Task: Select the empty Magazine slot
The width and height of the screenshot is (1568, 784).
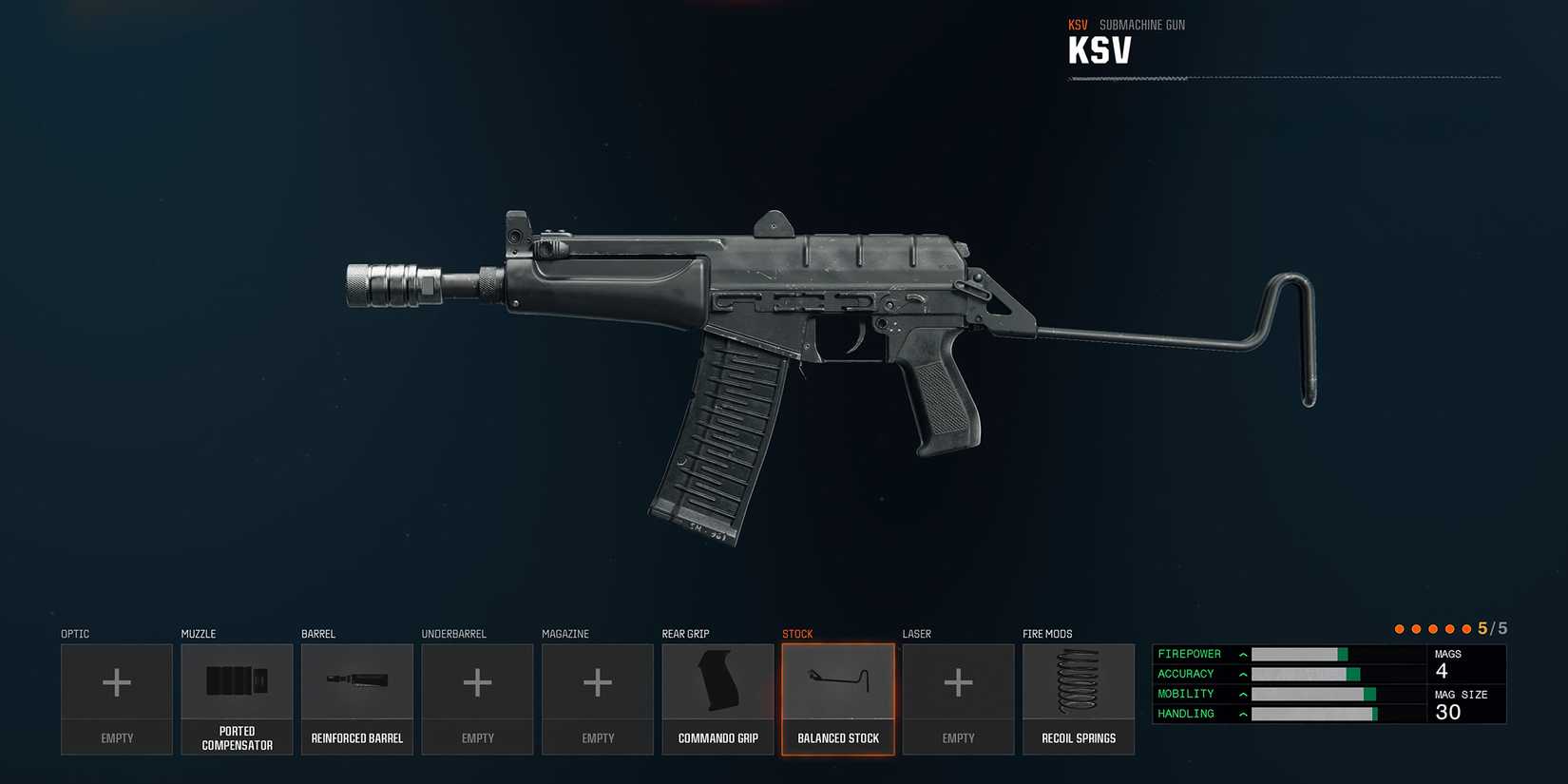Action: click(598, 681)
